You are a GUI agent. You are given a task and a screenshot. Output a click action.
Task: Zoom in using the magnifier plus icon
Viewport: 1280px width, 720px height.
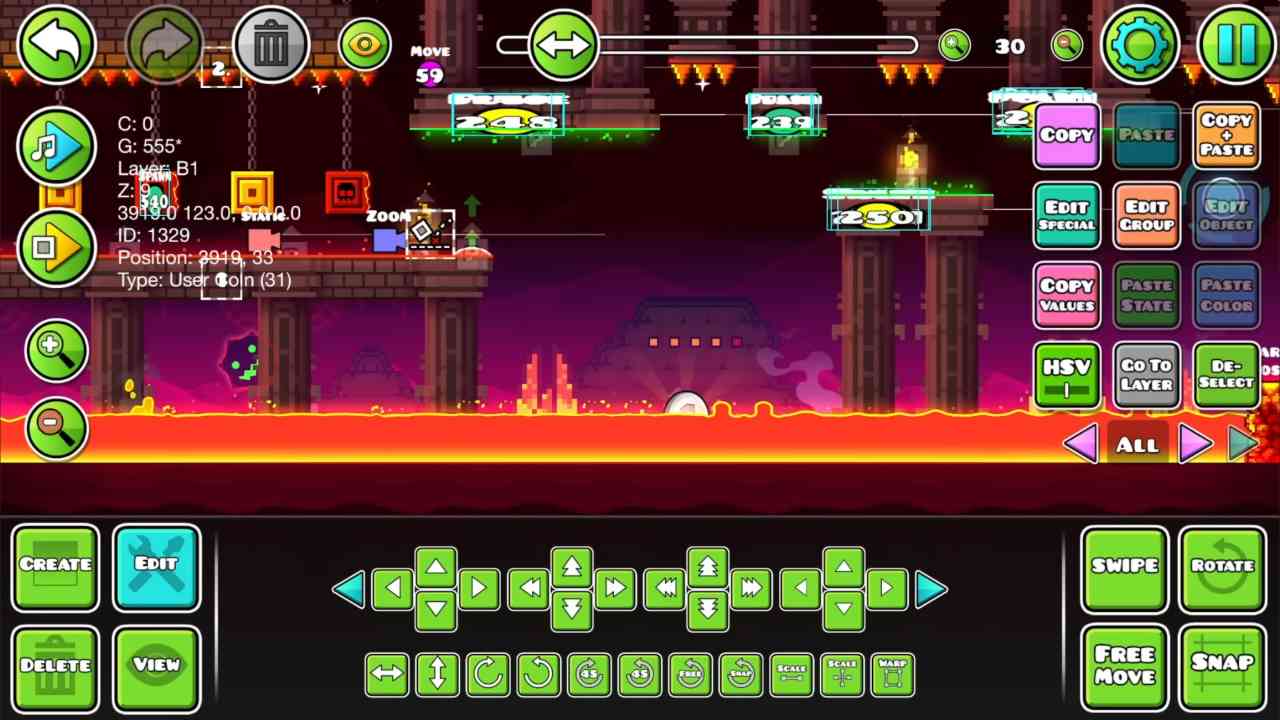point(56,350)
